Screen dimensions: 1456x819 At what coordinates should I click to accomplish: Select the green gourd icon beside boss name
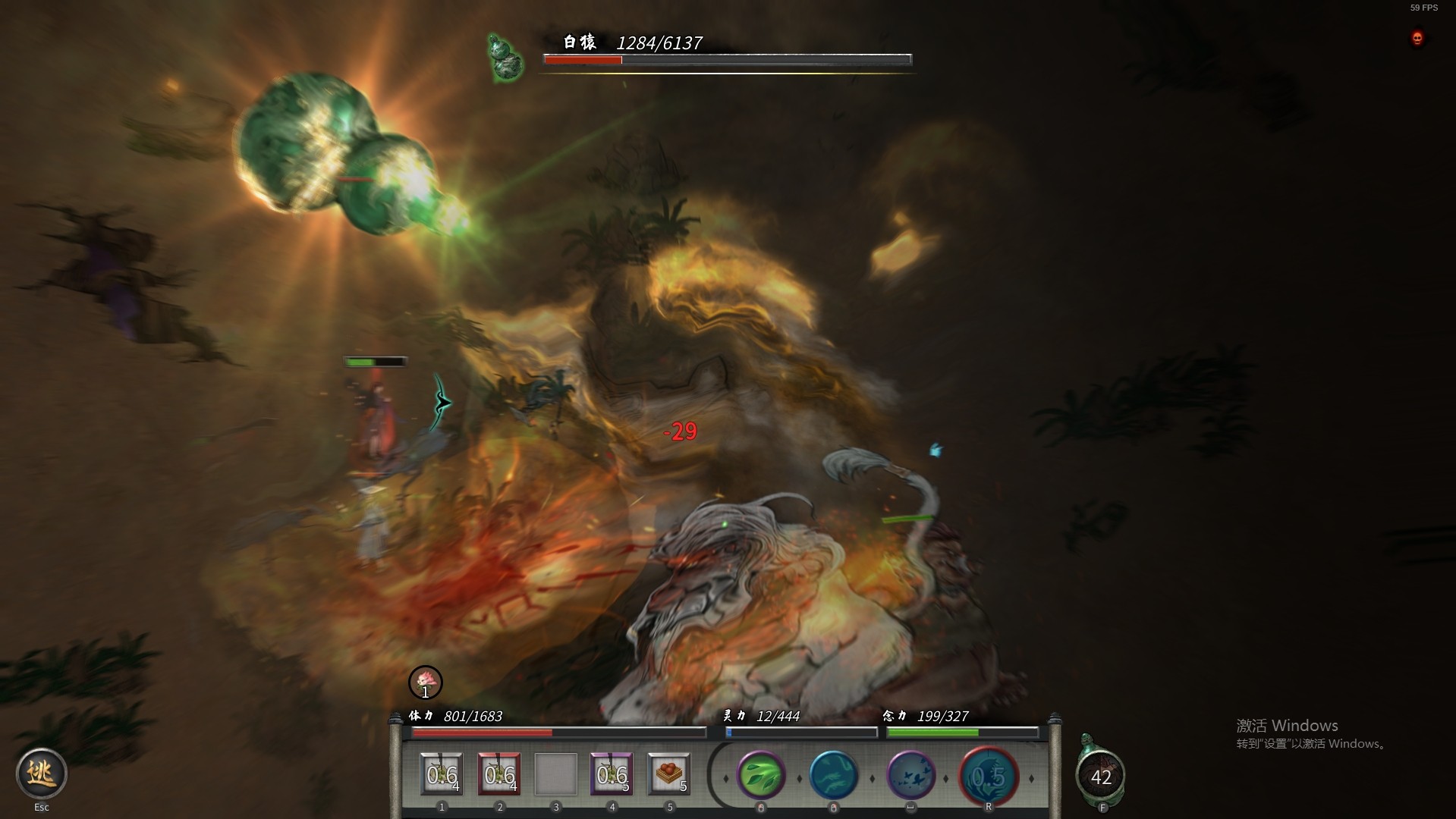coord(505,58)
